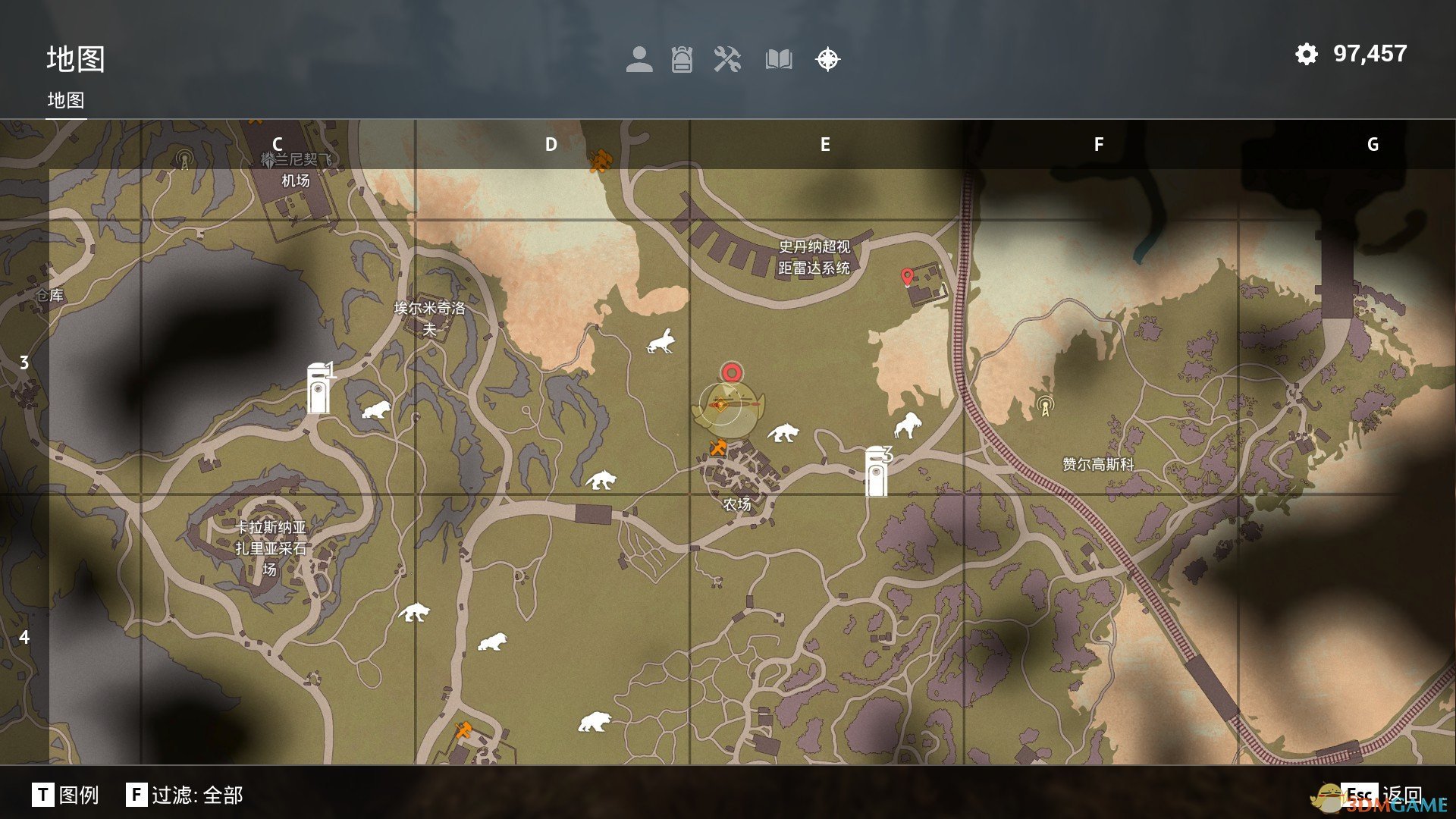
Task: Select the compass map icon
Action: (827, 59)
